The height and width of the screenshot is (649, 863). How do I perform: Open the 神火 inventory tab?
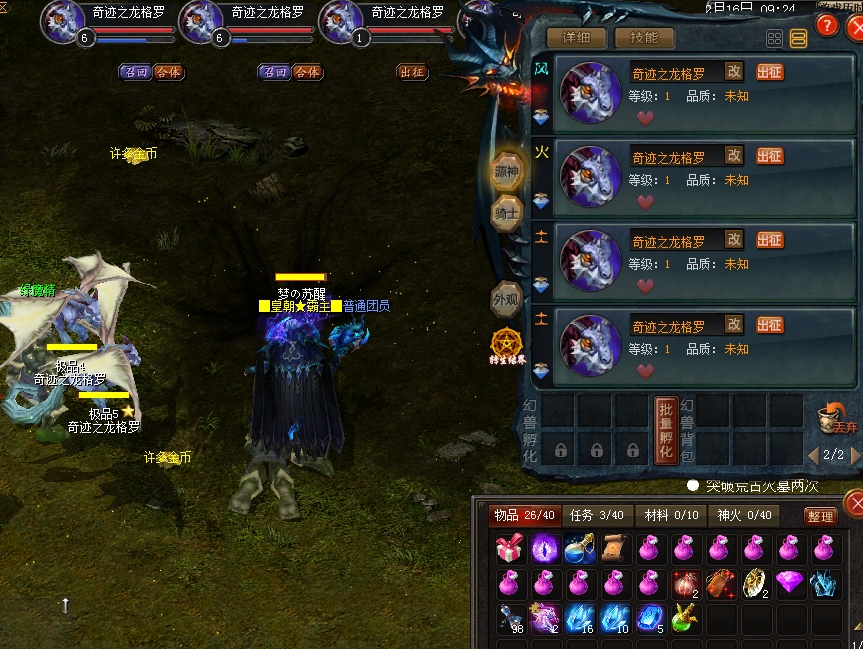745,515
